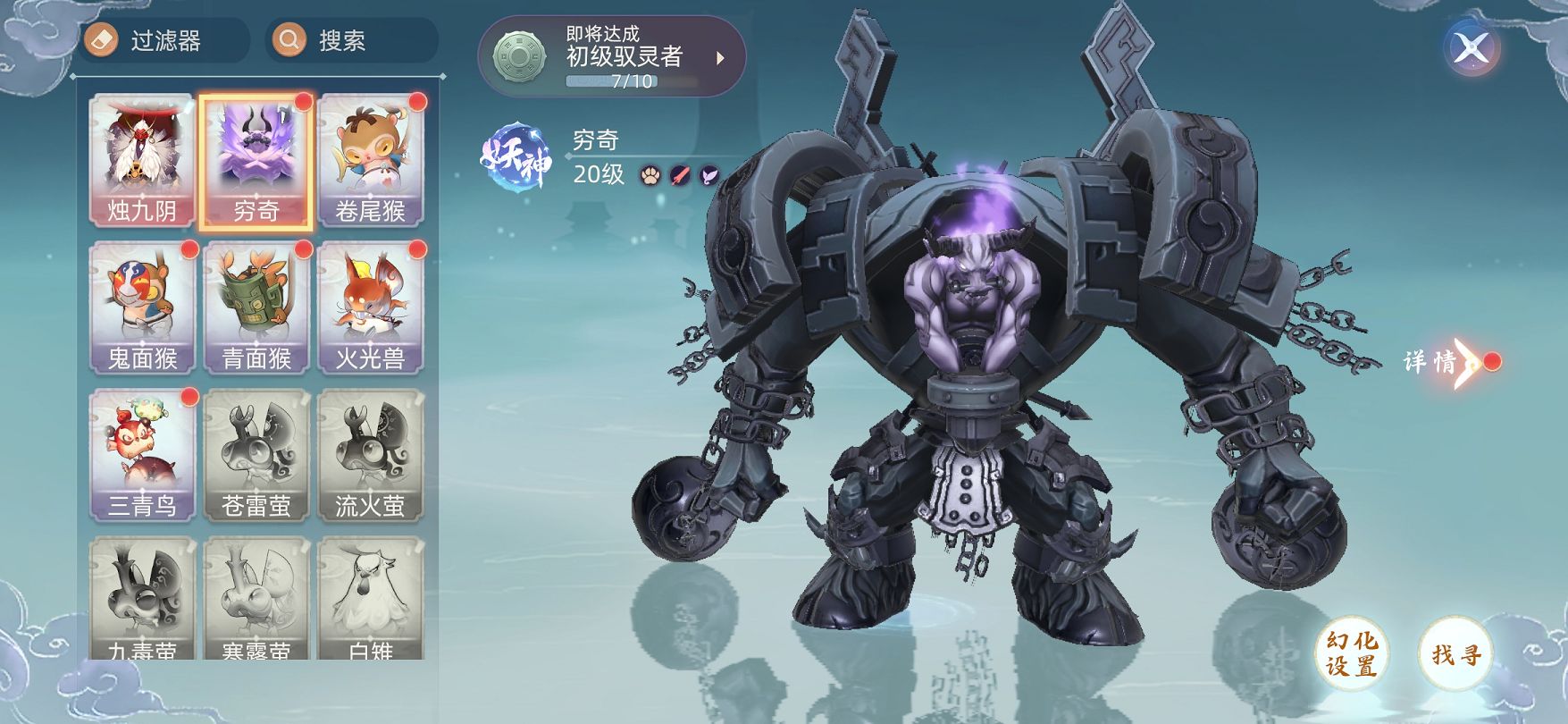Image resolution: width=1568 pixels, height=724 pixels.
Task: Select the locked 九毒萤 card
Action: [x=142, y=599]
